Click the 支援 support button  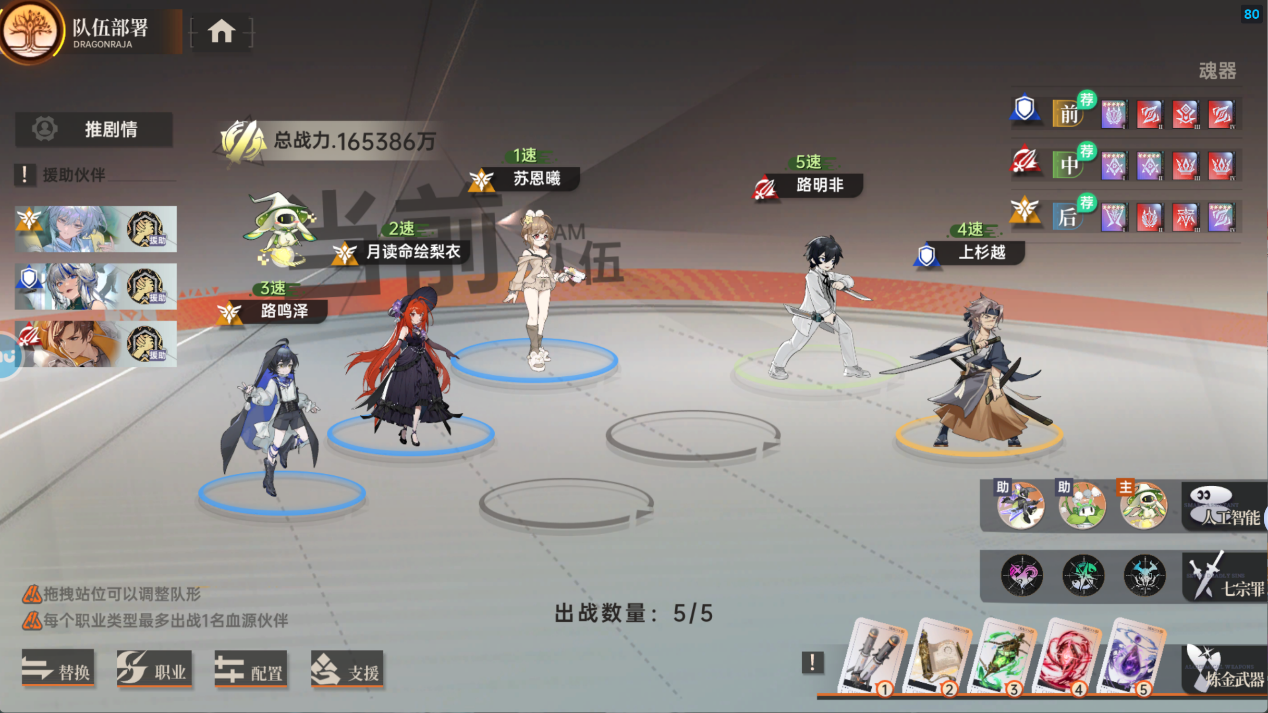[347, 671]
